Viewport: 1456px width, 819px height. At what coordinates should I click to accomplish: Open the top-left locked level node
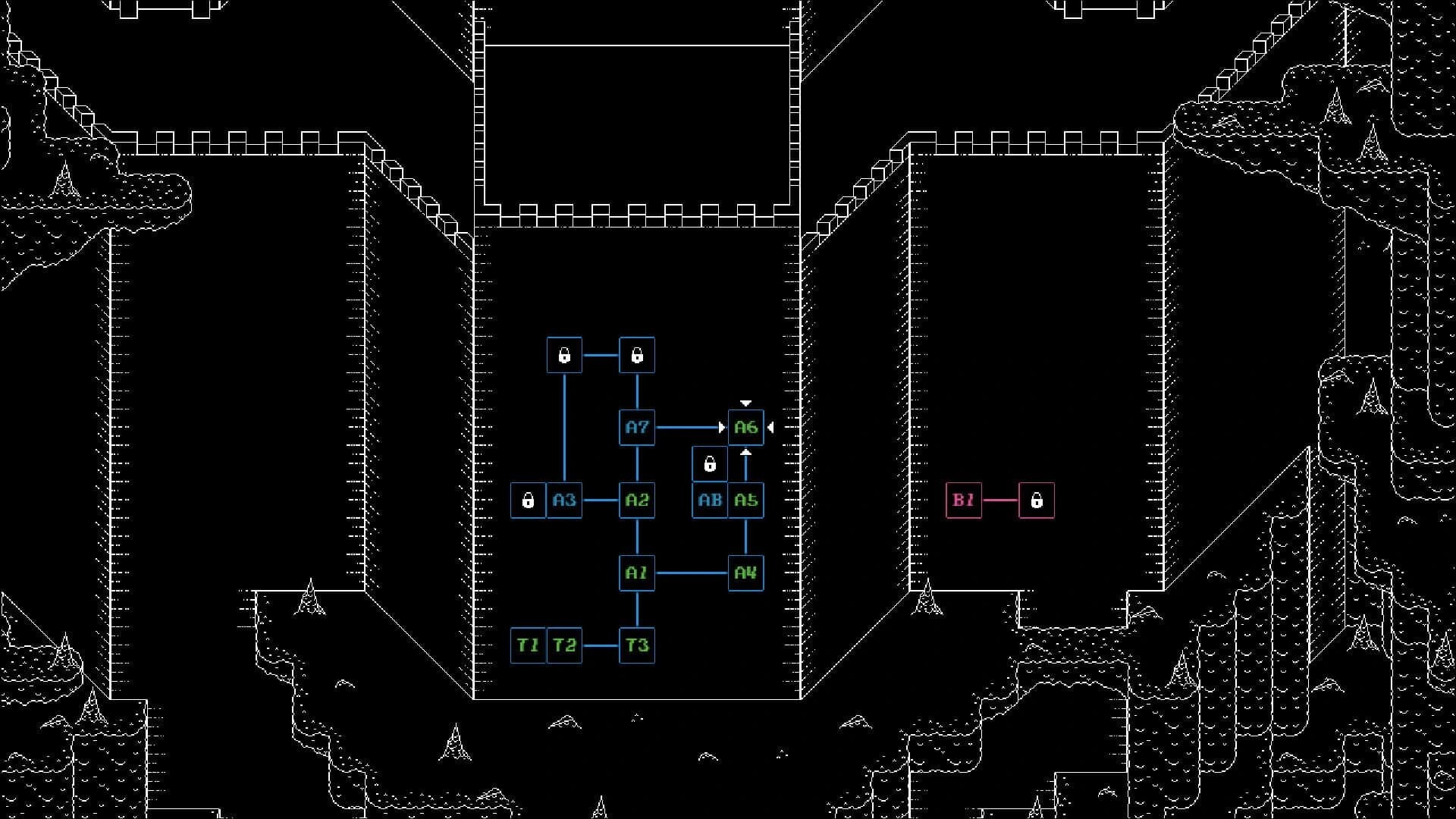coord(563,355)
